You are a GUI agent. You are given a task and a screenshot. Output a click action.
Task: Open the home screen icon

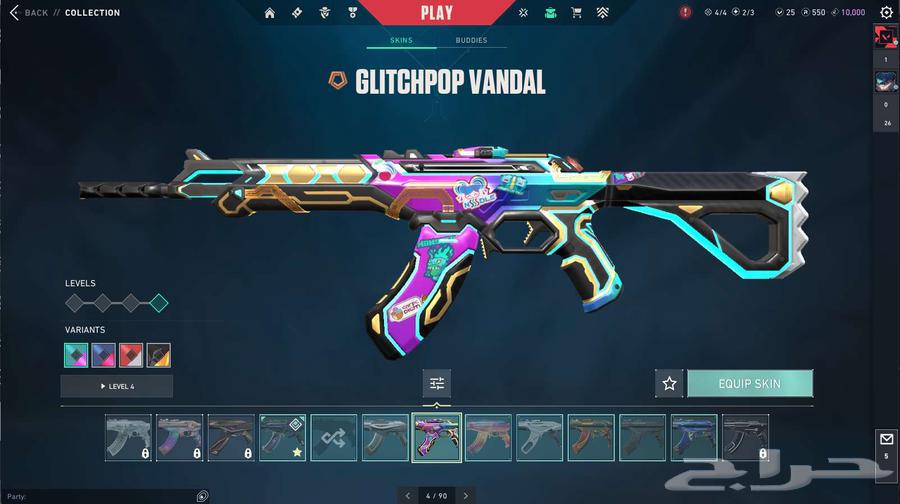(x=269, y=13)
